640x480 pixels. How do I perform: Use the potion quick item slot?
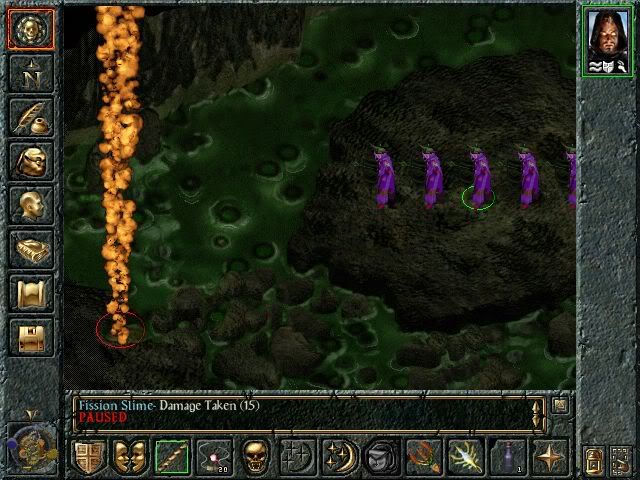(x=507, y=457)
